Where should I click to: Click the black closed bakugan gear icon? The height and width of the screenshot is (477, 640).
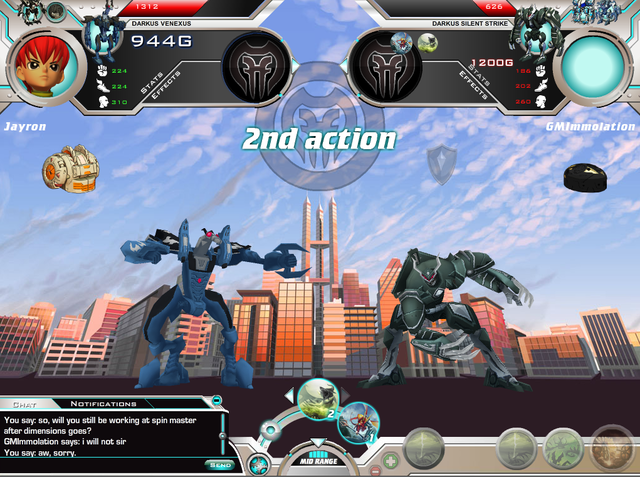(x=587, y=178)
